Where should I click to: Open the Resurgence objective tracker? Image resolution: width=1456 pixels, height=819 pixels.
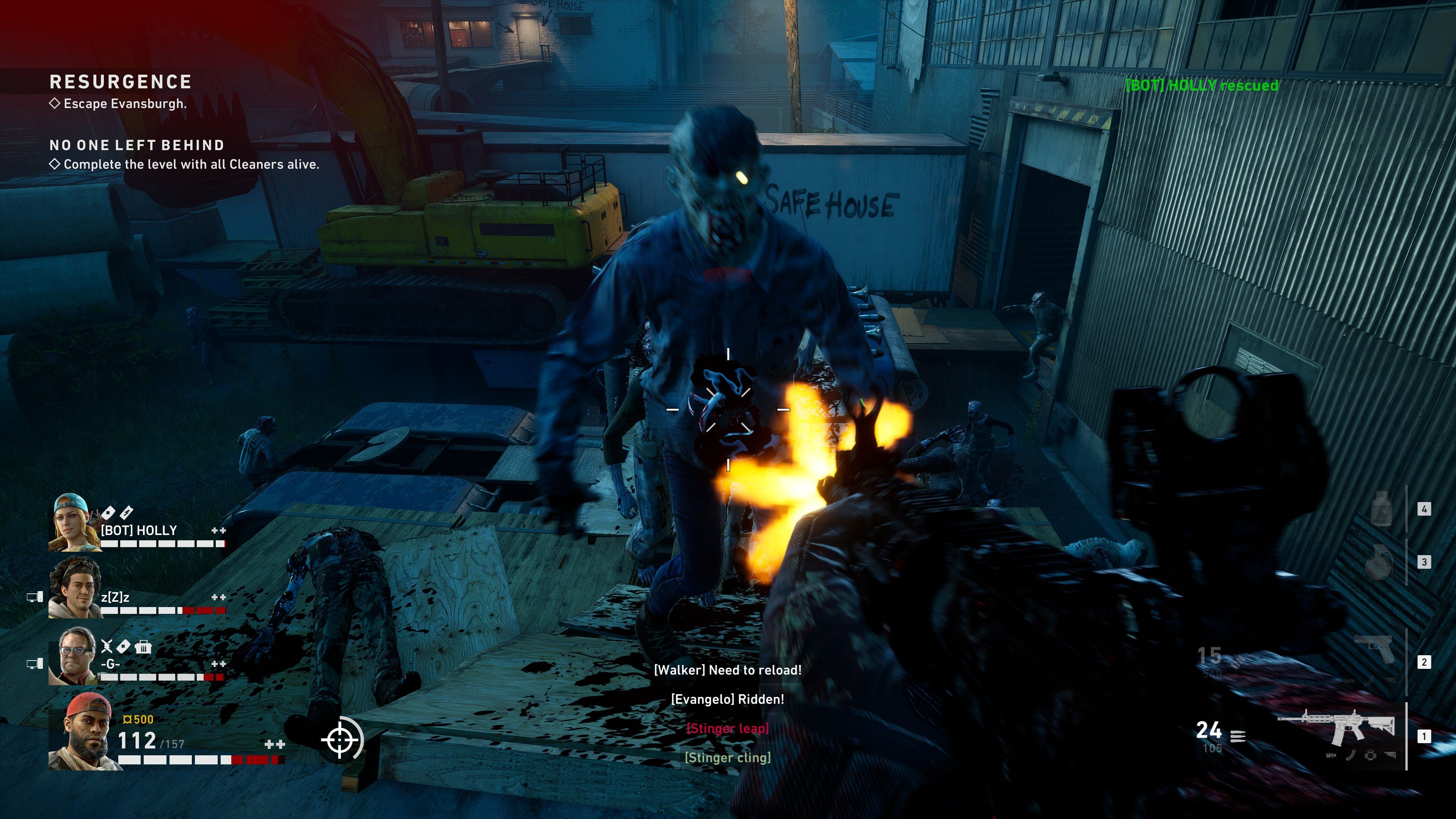pyautogui.click(x=121, y=83)
